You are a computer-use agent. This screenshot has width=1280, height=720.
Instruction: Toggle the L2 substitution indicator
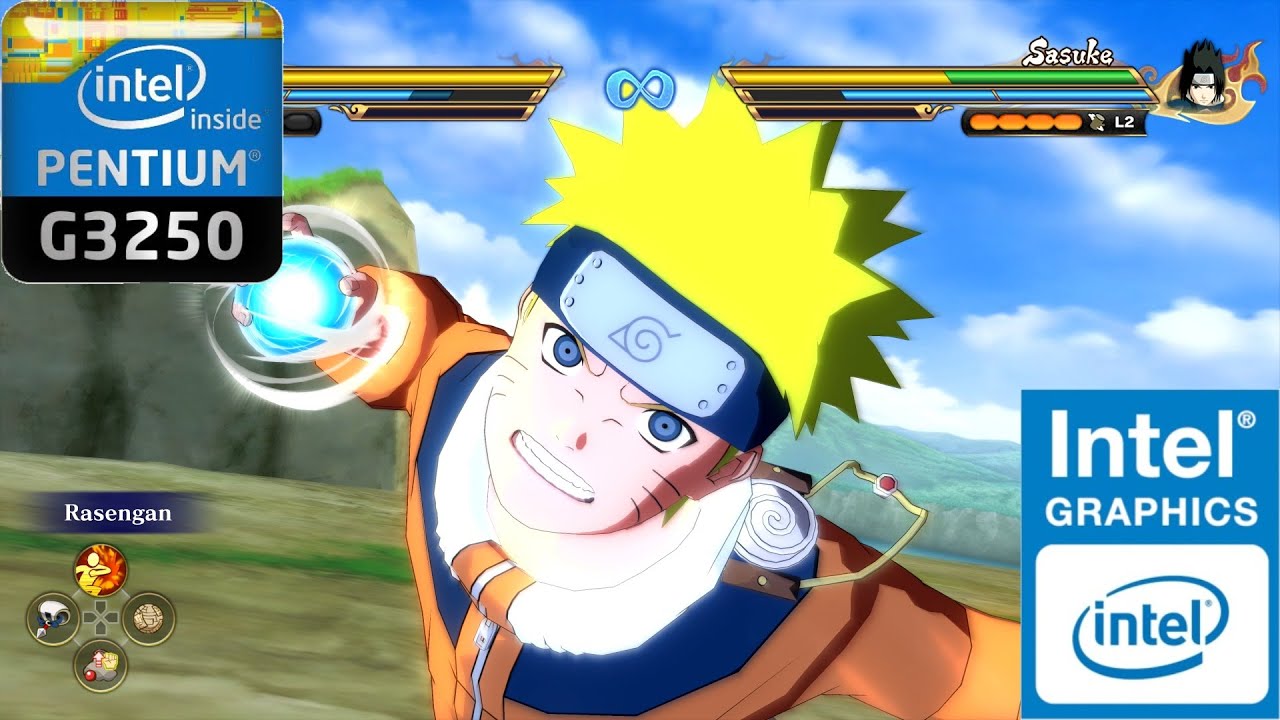[1124, 122]
